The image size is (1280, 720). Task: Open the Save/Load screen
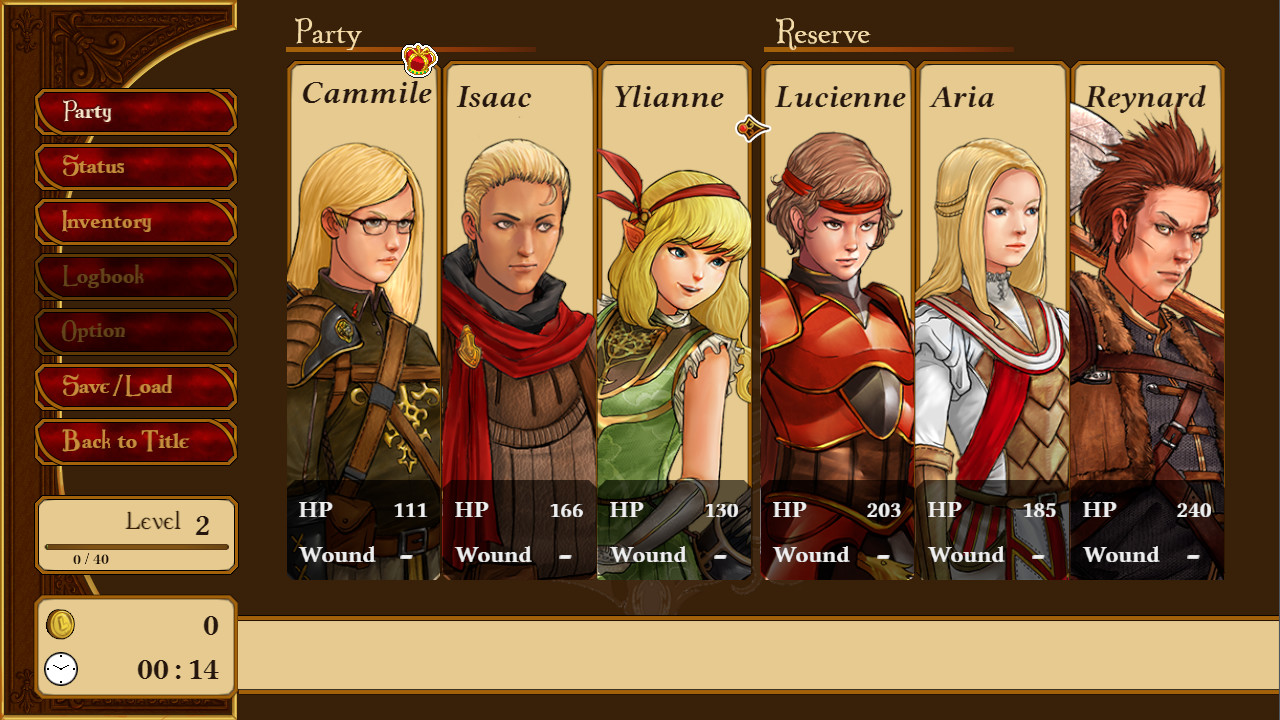pos(135,387)
